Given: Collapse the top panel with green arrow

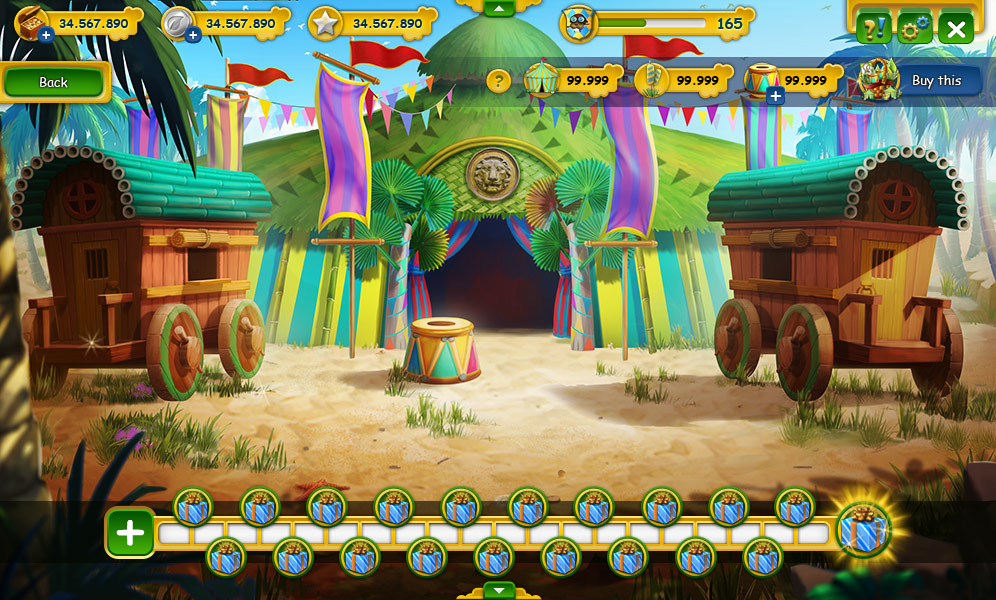Looking at the screenshot, I should pyautogui.click(x=498, y=8).
